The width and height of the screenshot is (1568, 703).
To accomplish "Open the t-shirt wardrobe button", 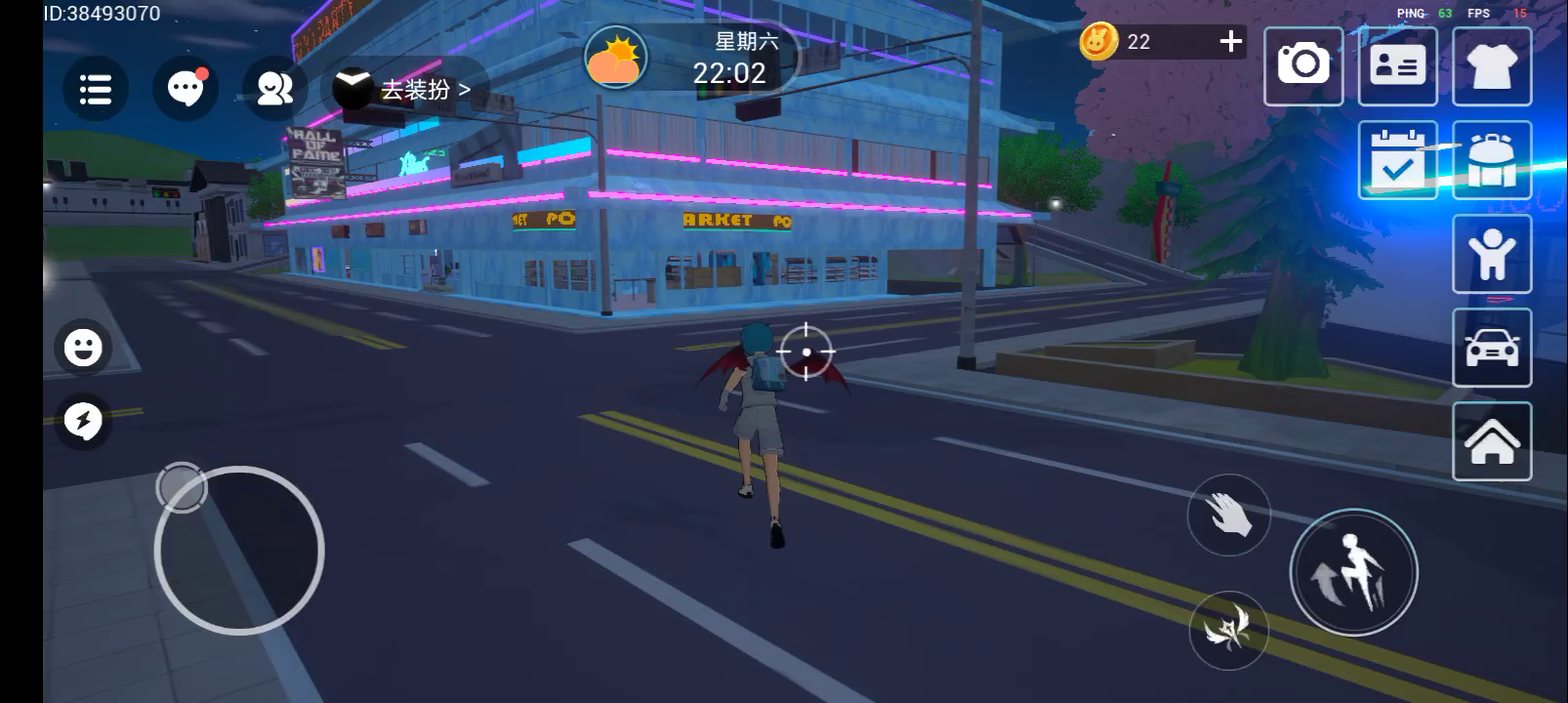I will coord(1491,66).
